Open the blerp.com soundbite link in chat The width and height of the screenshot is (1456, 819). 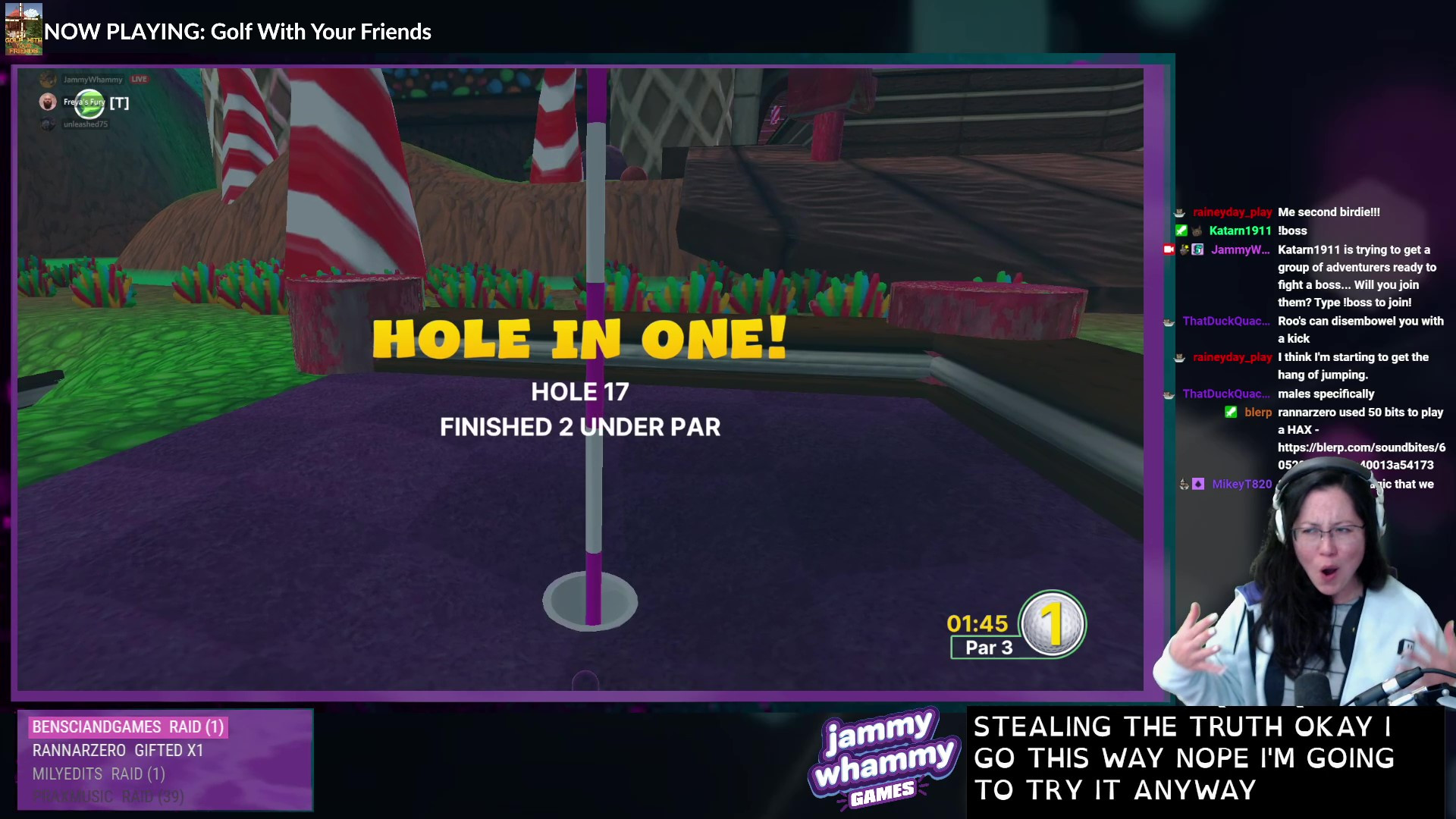(x=1361, y=447)
